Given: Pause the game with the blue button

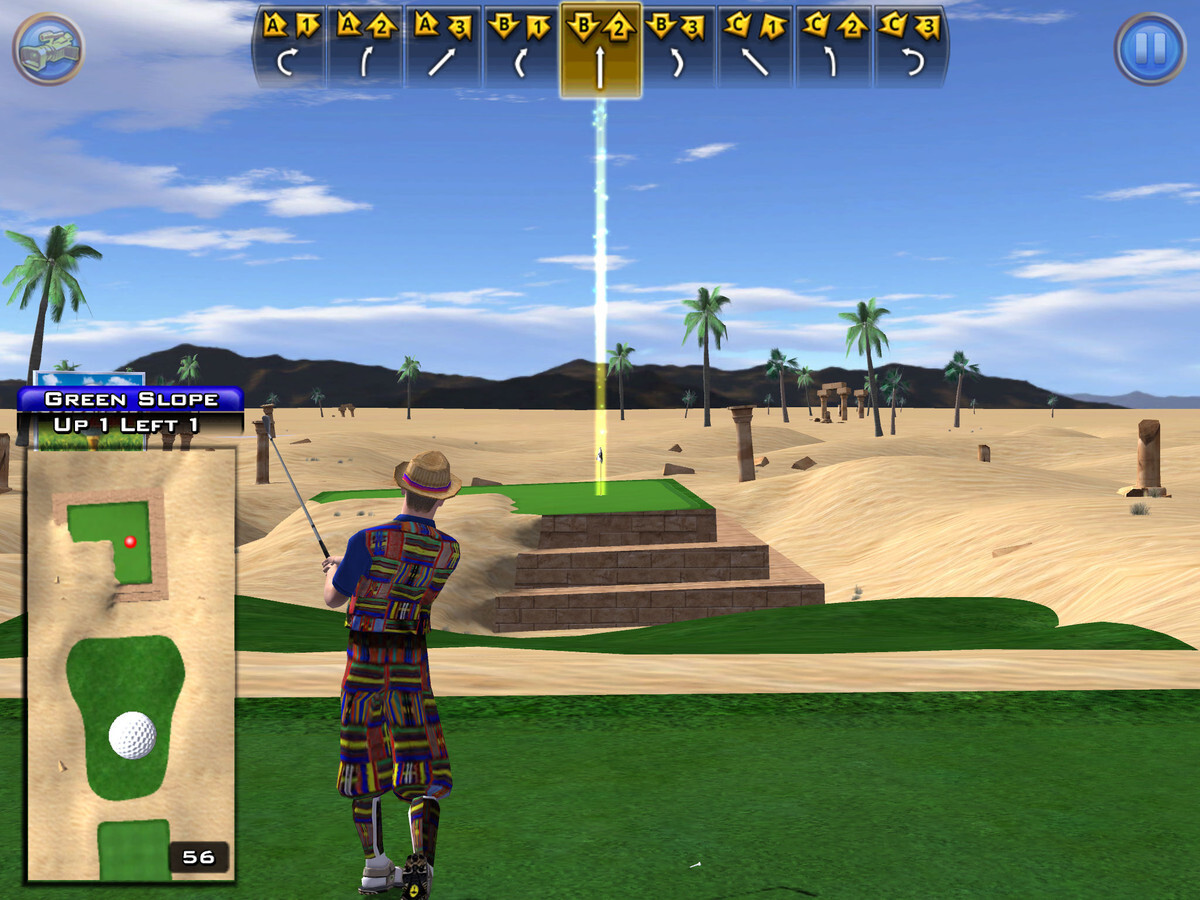Looking at the screenshot, I should click(x=1150, y=48).
